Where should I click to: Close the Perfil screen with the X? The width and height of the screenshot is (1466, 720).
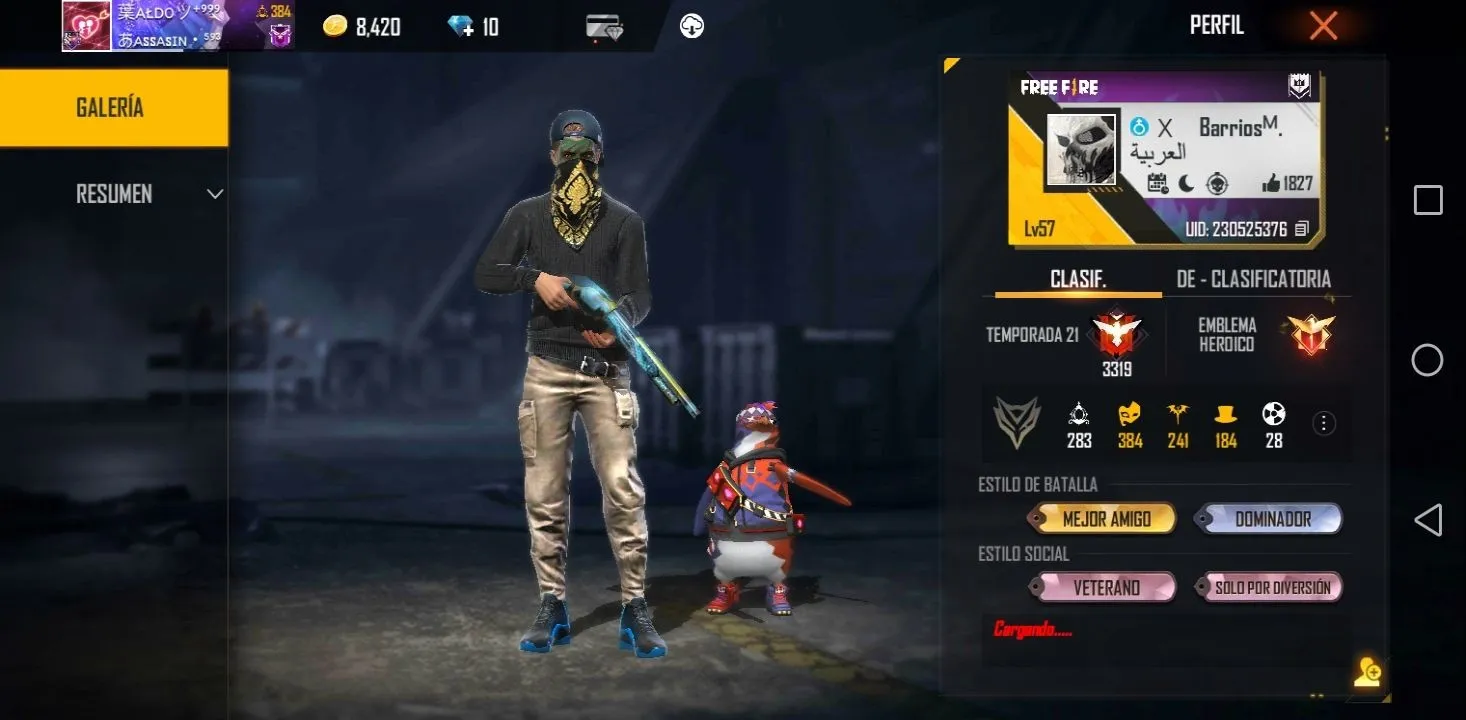(1323, 27)
